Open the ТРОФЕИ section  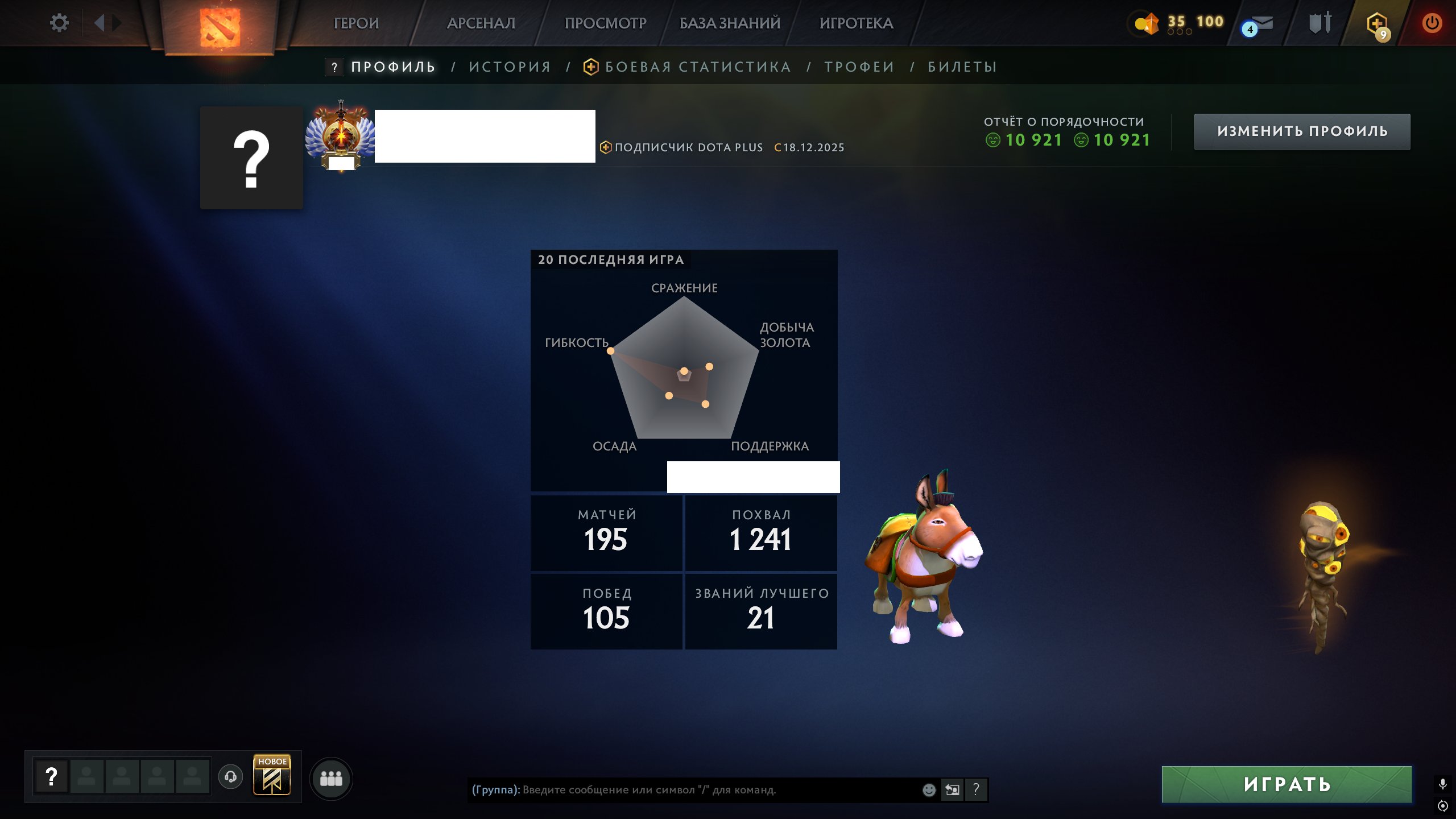click(859, 67)
